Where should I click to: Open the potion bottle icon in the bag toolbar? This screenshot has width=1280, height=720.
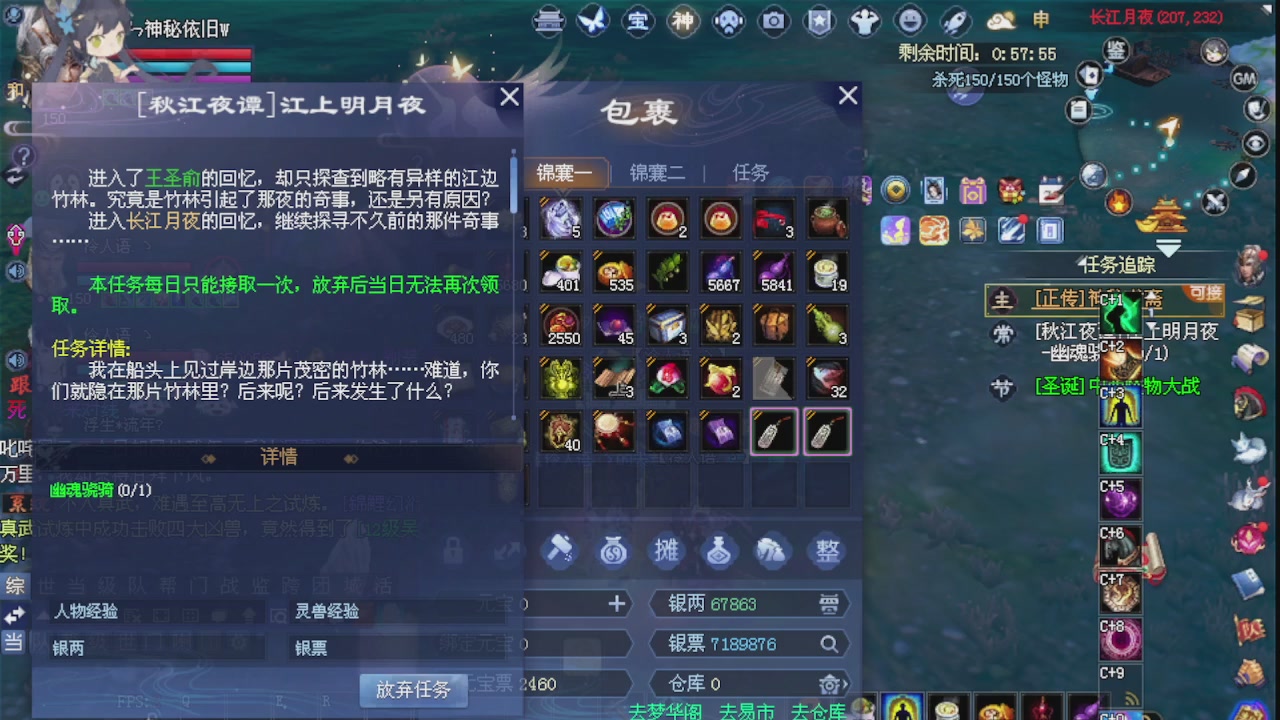[719, 551]
